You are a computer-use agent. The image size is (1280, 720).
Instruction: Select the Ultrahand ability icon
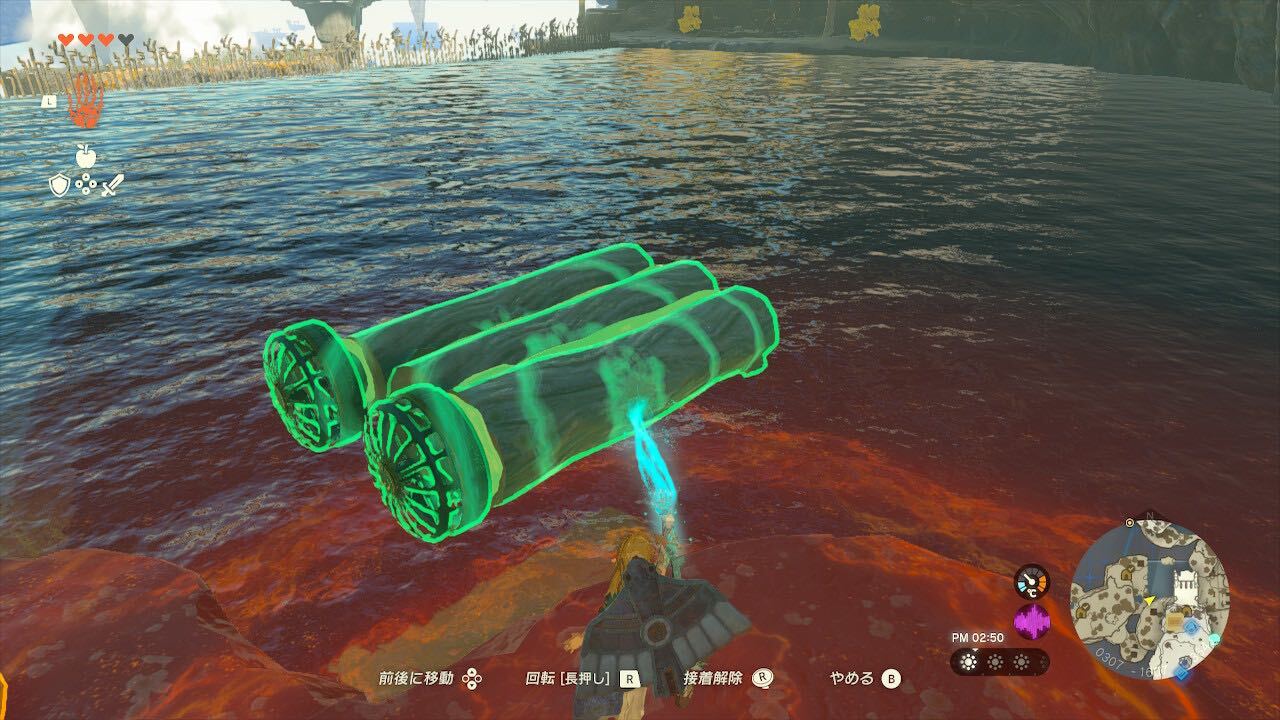[x=84, y=102]
